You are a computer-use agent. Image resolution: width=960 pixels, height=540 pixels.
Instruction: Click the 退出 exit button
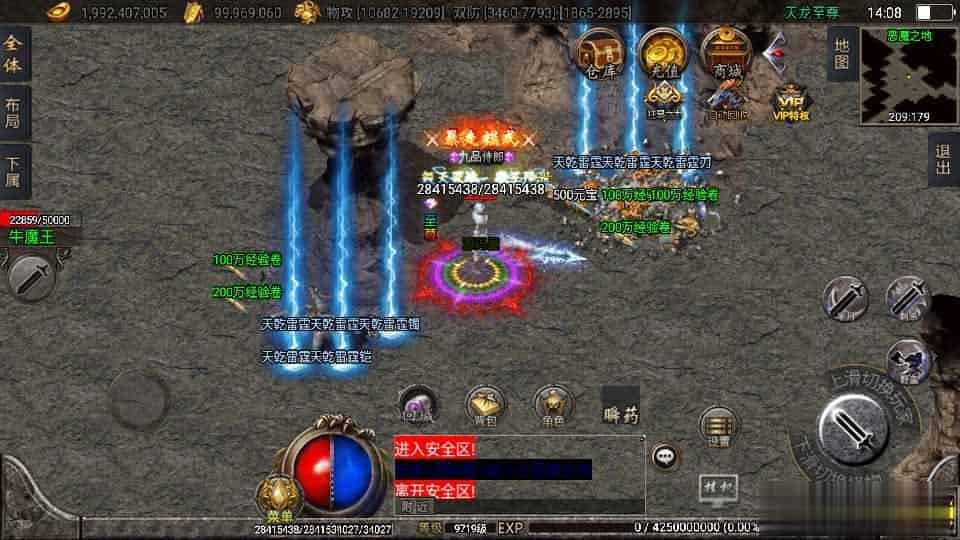tap(942, 160)
